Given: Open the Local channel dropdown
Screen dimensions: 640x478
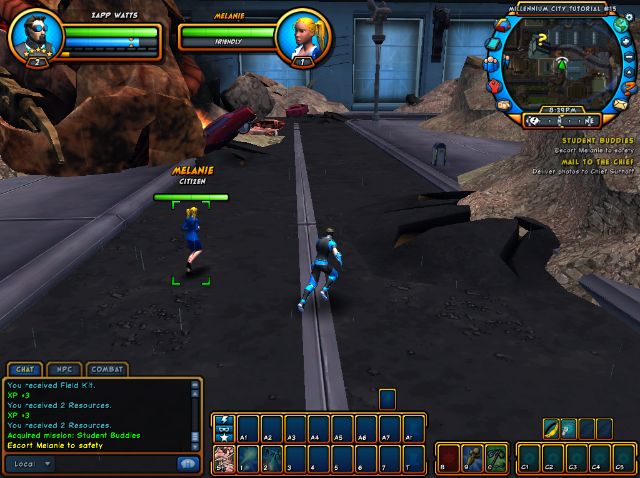Looking at the screenshot, I should click(x=32, y=464).
